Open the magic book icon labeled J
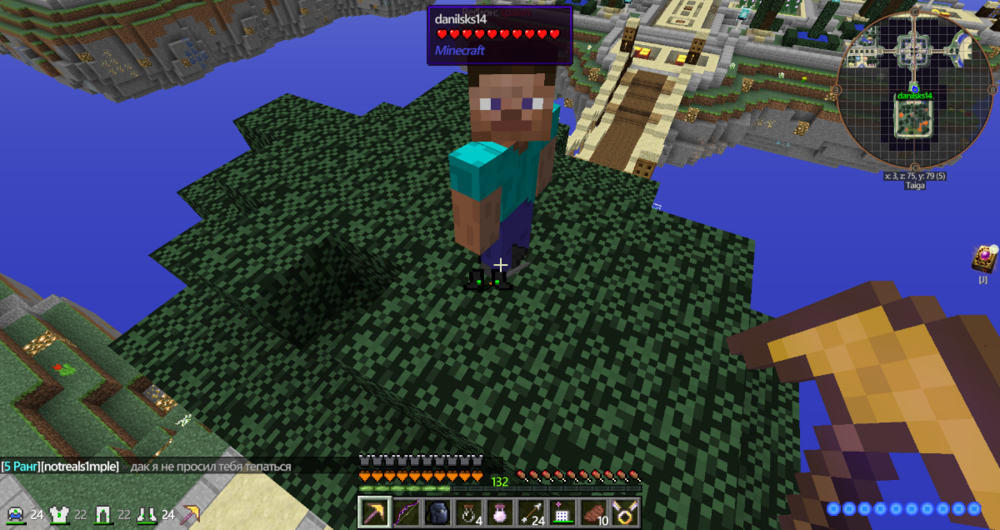Viewport: 1000px width, 530px height. click(x=982, y=258)
